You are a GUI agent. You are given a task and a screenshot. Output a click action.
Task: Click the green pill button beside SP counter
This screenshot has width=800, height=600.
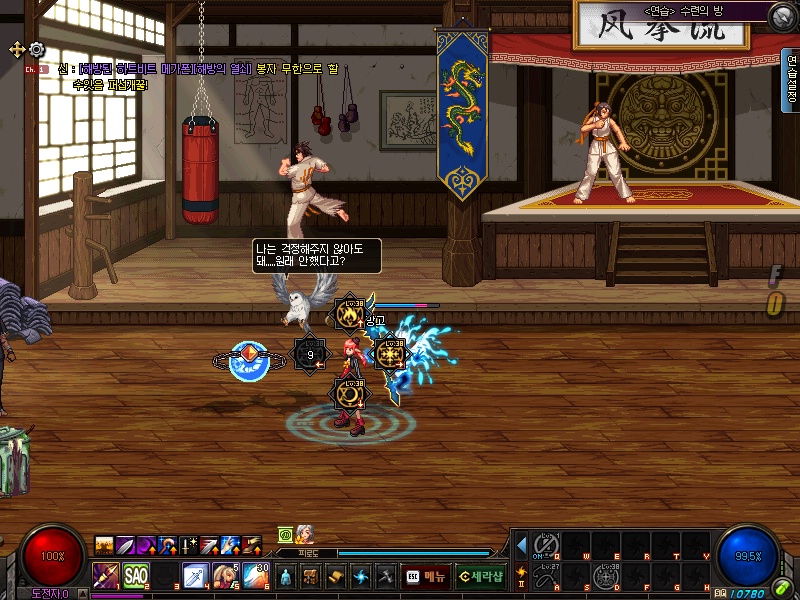click(780, 587)
